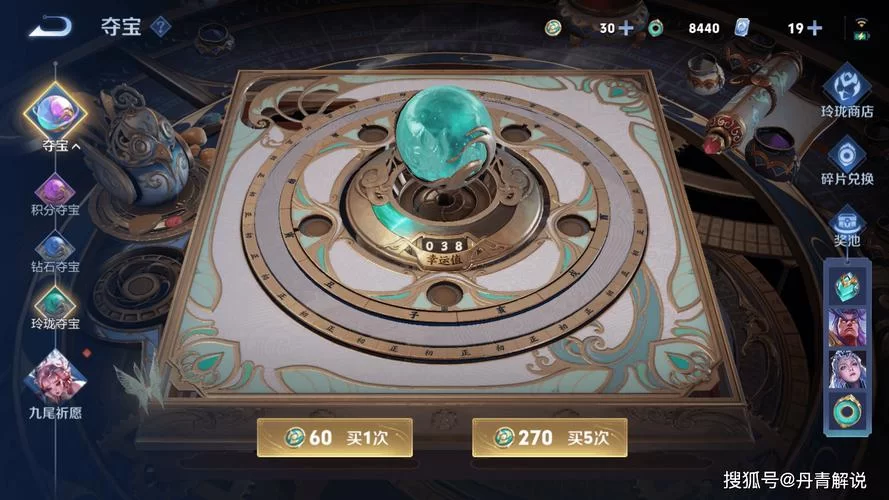This screenshot has width=889, height=500.
Task: Switch to 玲珑夺宝 tab
Action: pos(55,306)
